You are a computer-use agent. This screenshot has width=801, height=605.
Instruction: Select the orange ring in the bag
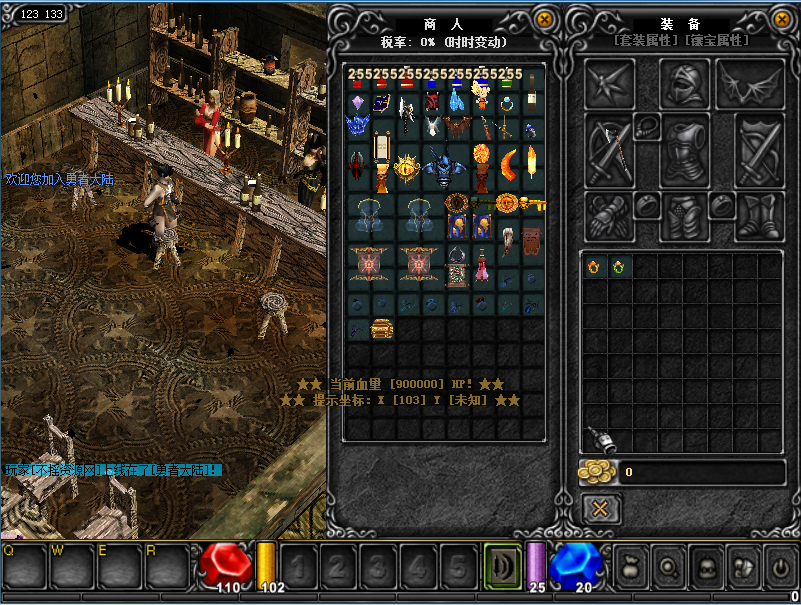(x=595, y=267)
